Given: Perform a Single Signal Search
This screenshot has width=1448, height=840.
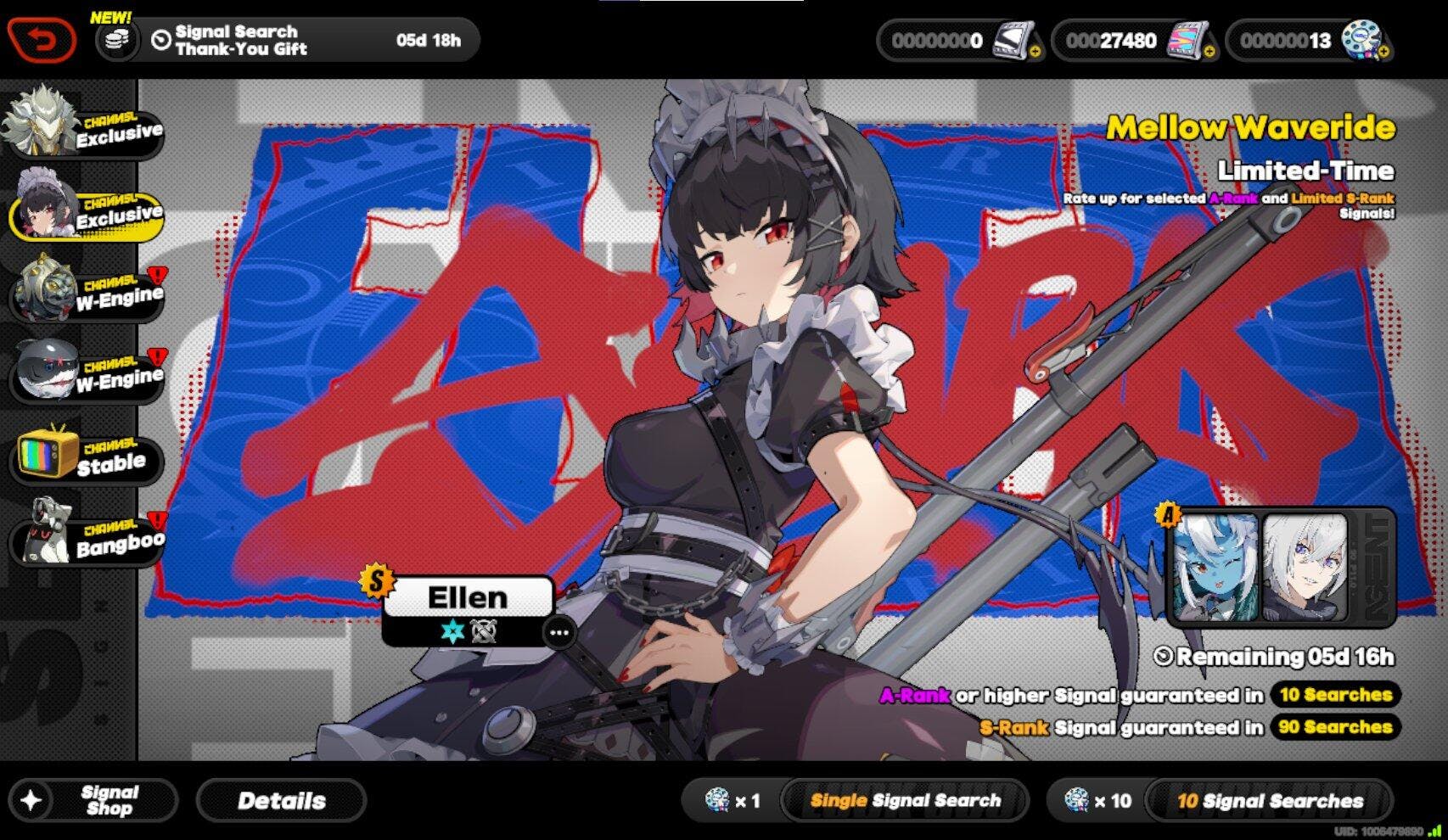Looking at the screenshot, I should point(904,800).
